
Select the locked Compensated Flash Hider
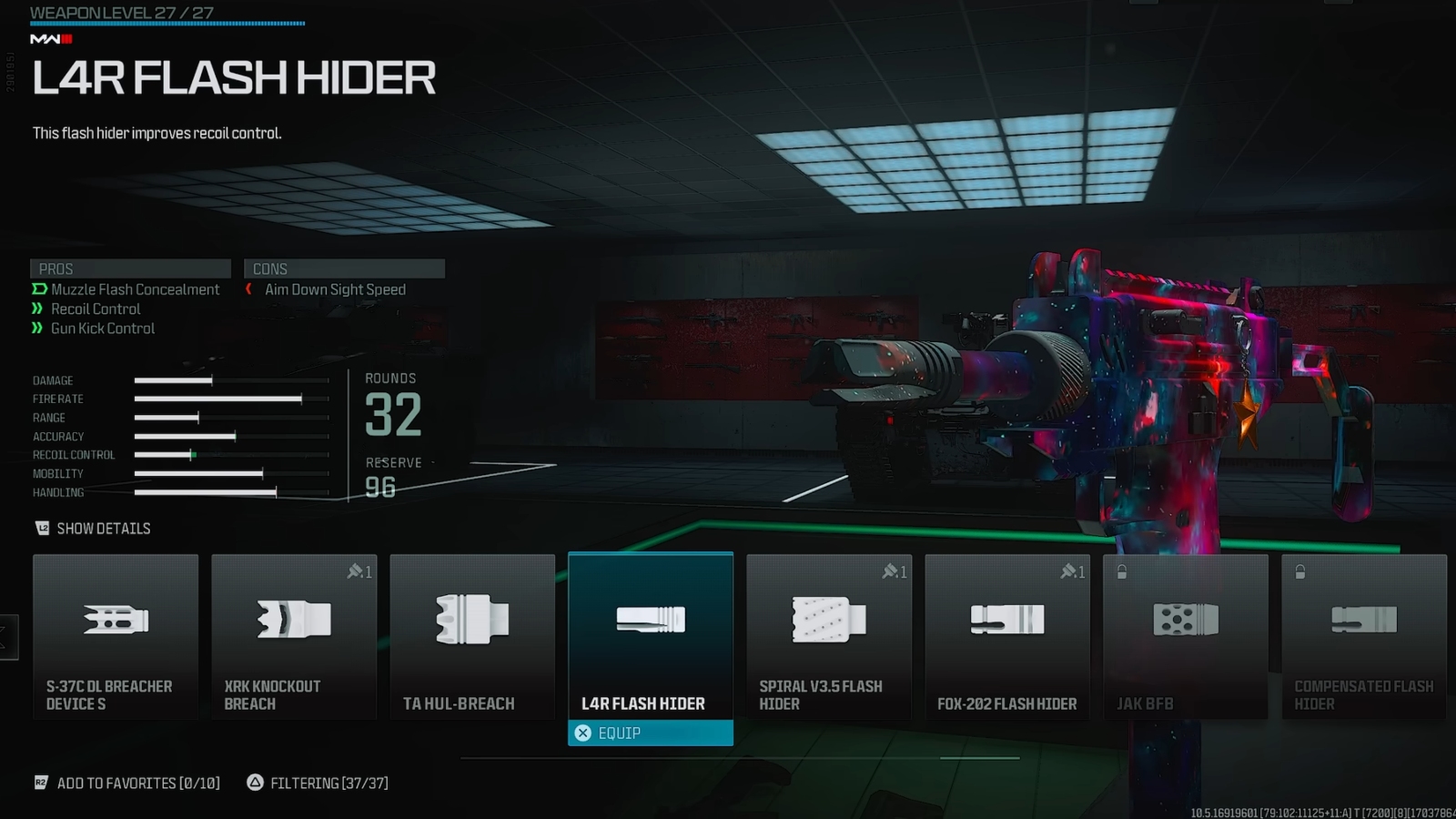(x=1364, y=636)
